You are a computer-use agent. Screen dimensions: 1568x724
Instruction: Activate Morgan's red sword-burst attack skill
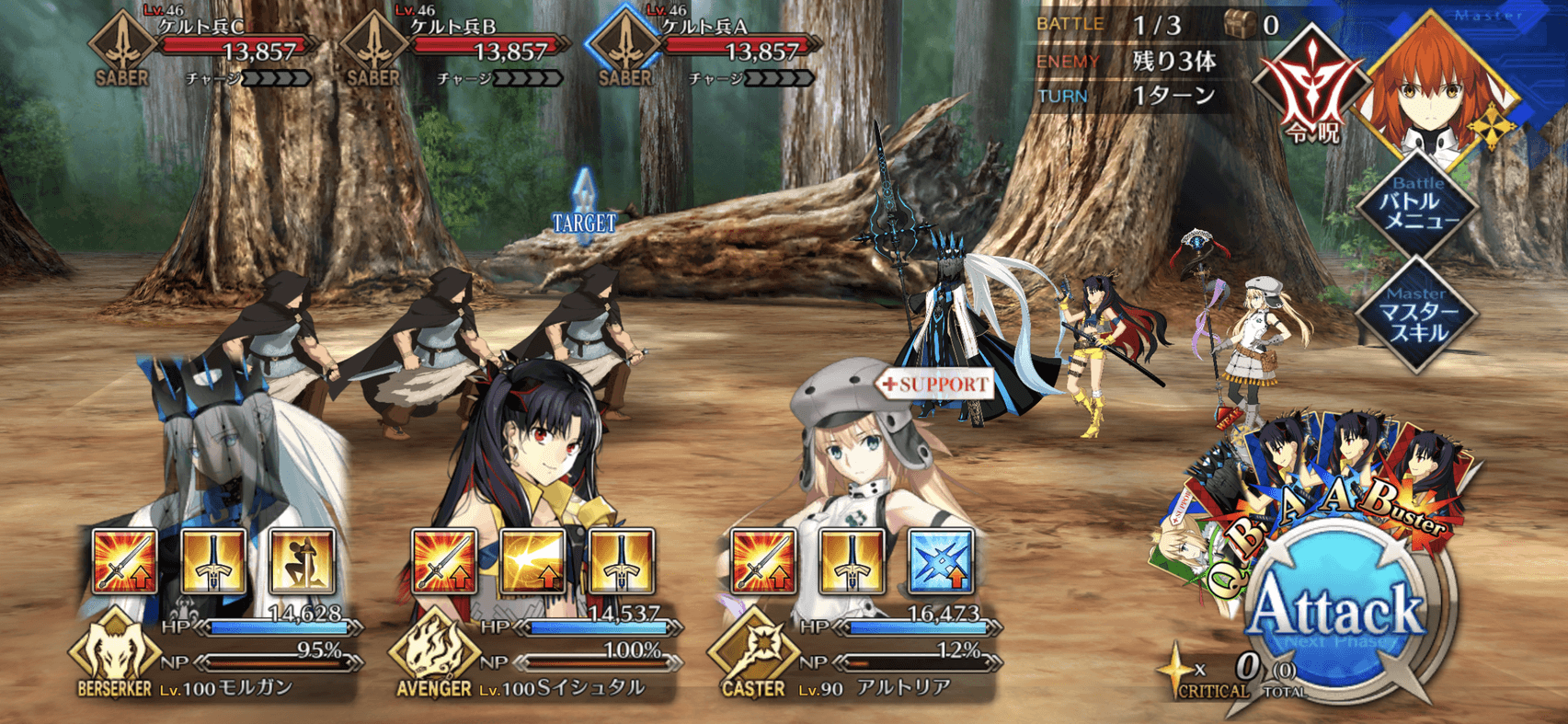(125, 561)
